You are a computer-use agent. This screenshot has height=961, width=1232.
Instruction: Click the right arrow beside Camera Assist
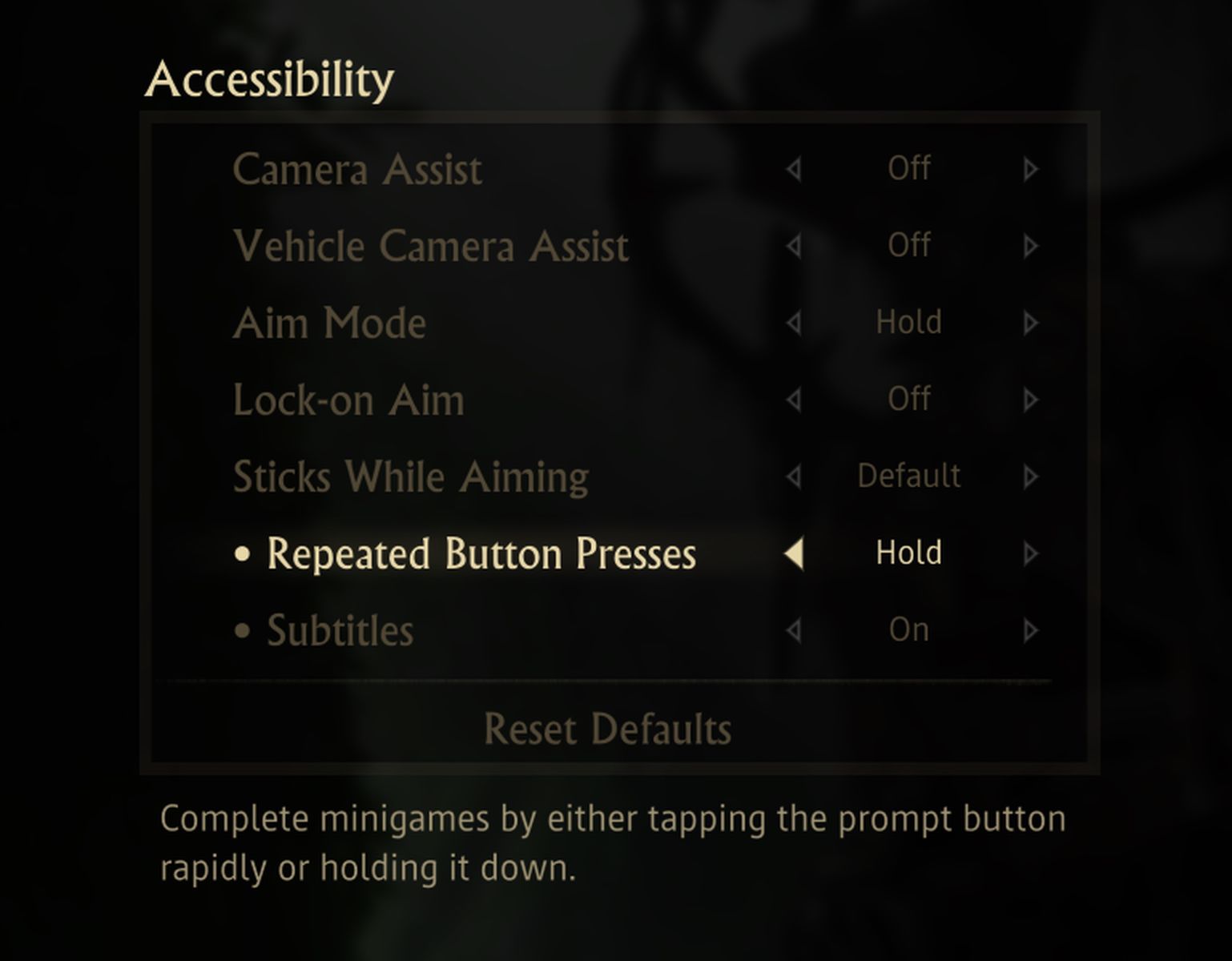click(1029, 169)
